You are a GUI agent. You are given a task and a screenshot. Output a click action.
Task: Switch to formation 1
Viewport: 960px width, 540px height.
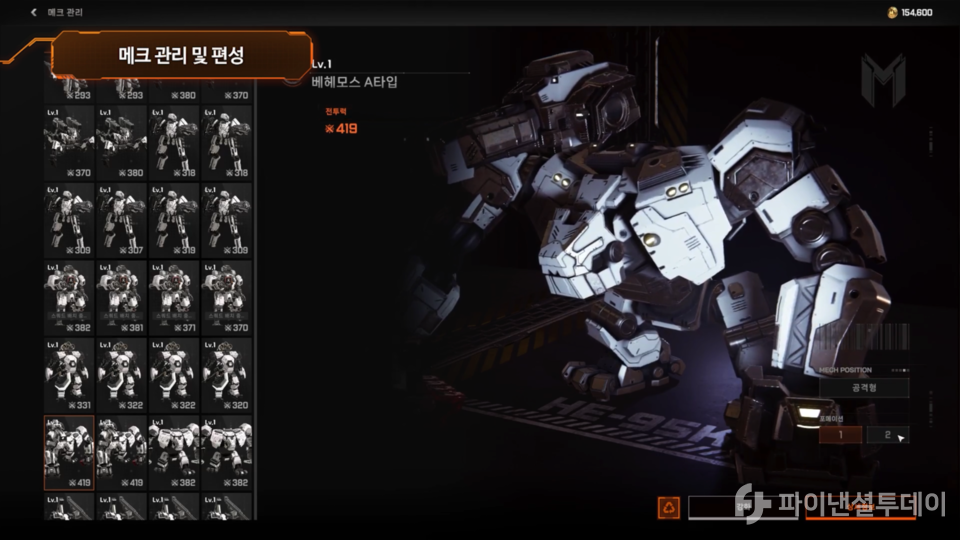[x=840, y=435]
